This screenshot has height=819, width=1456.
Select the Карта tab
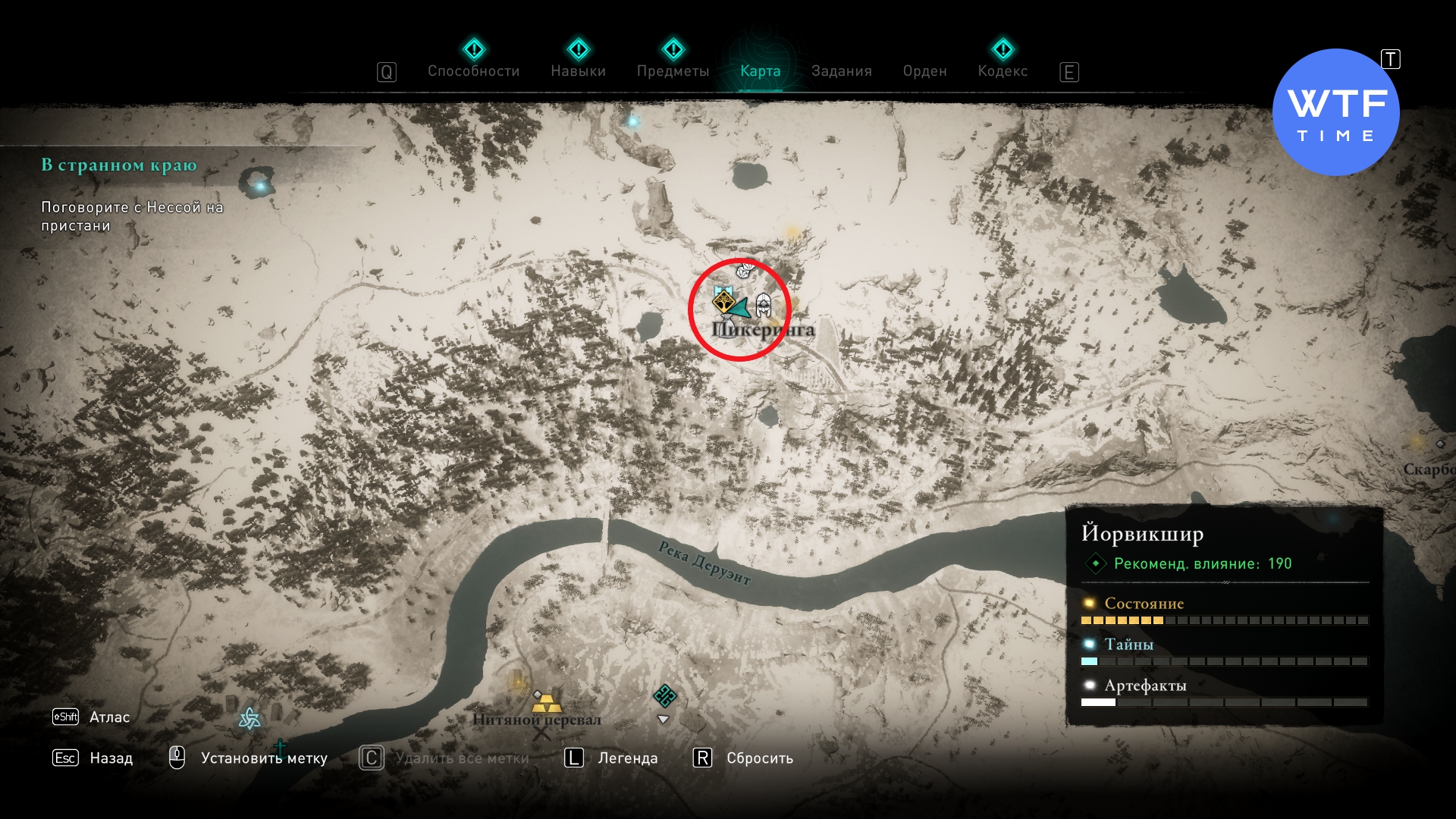760,71
